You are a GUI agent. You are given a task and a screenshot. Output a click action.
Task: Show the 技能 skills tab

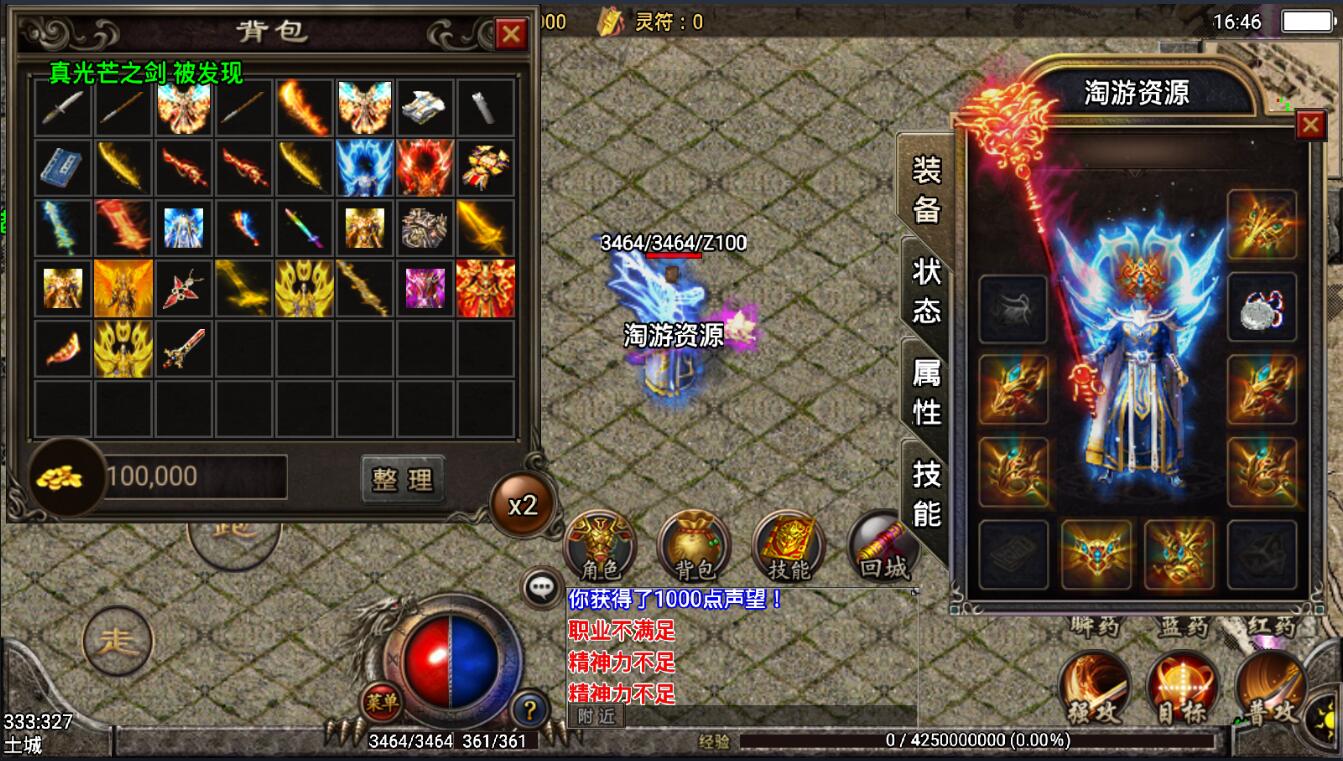[x=926, y=493]
